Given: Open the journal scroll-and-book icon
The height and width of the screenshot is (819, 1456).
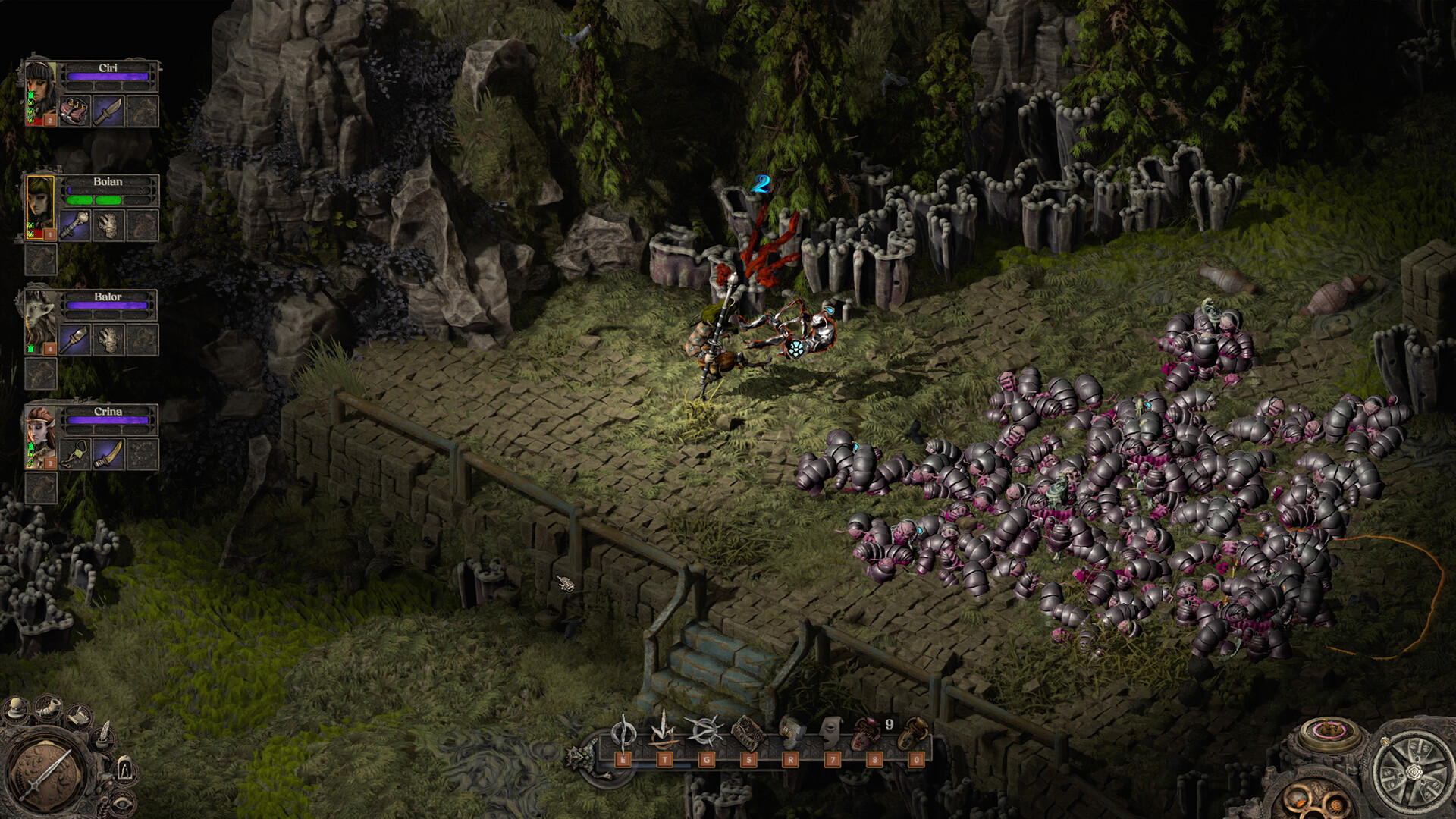Looking at the screenshot, I should point(79,717).
